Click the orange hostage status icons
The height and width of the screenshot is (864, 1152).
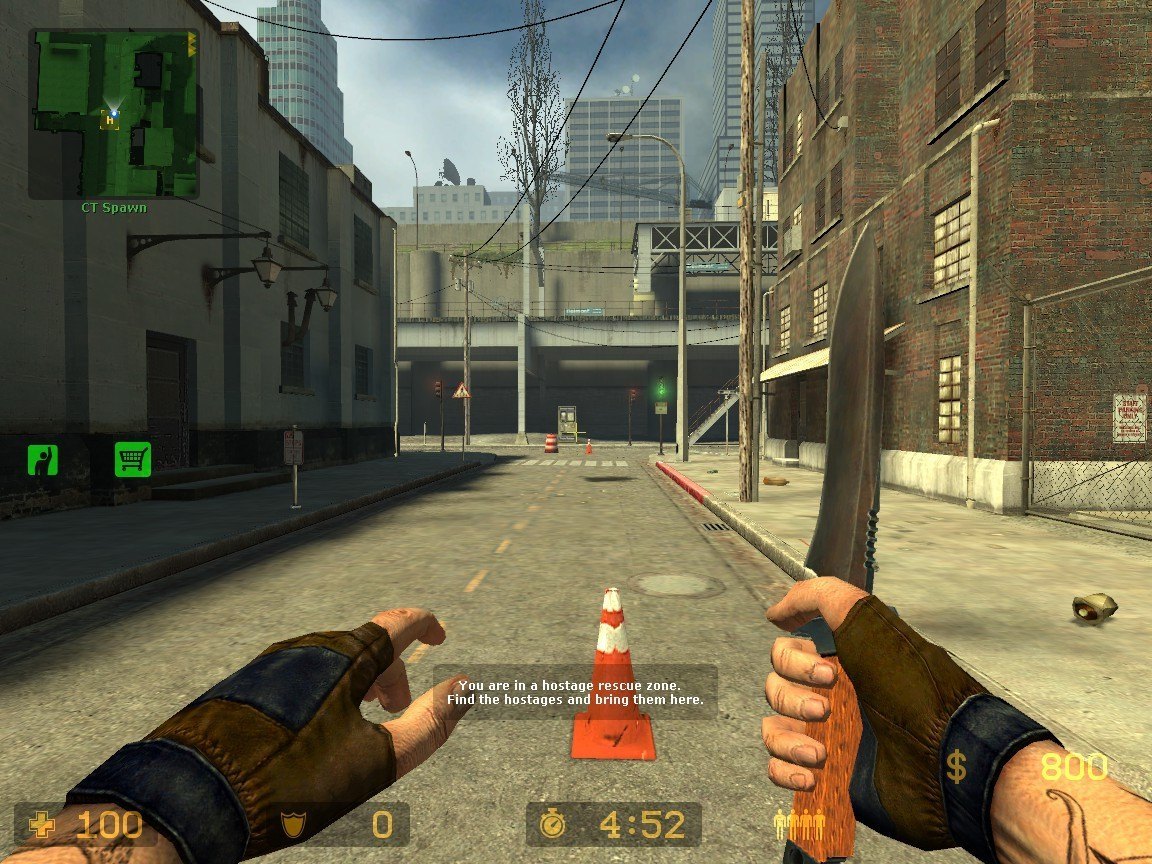(799, 825)
